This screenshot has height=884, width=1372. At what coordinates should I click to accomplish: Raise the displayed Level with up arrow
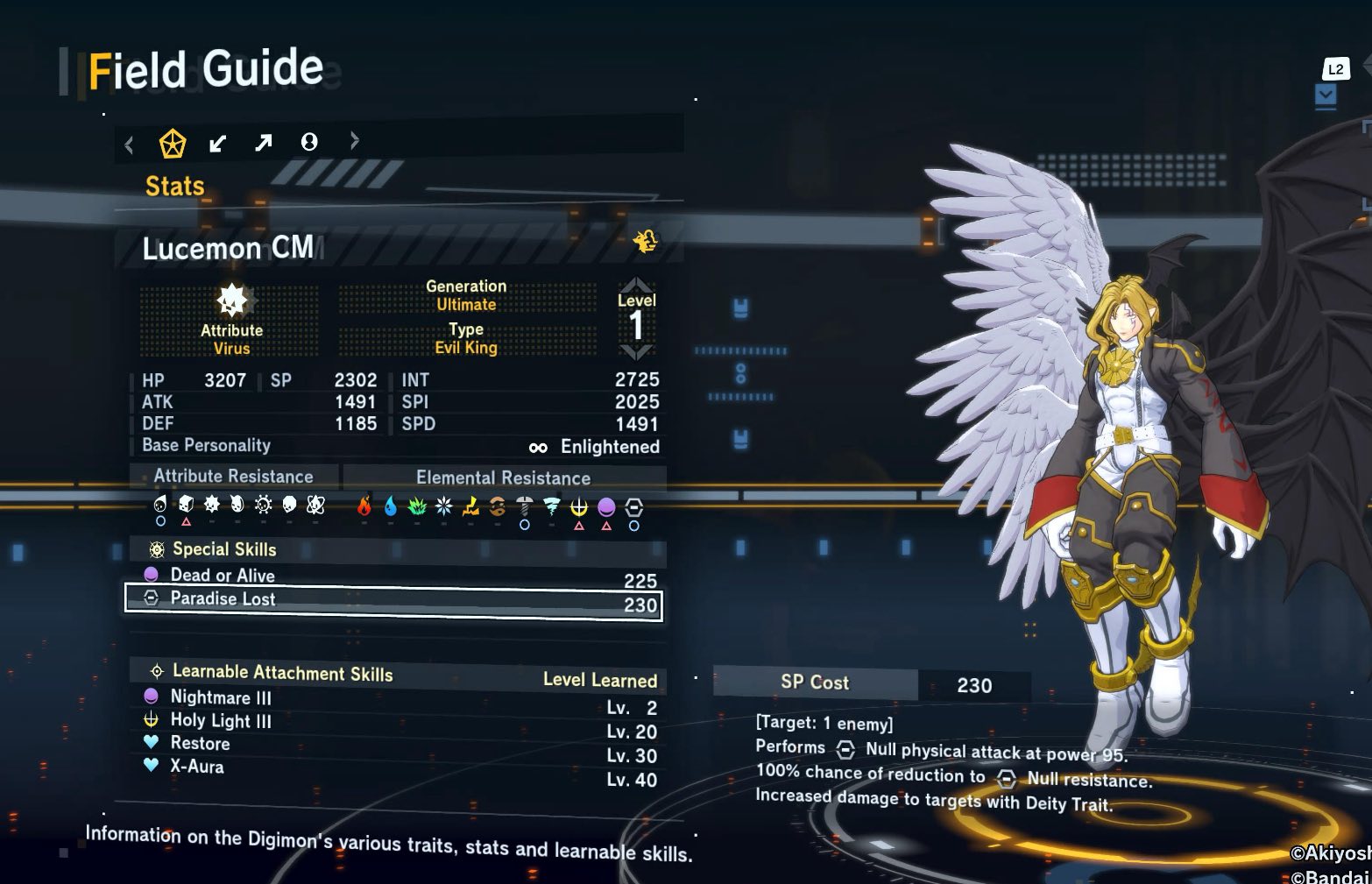point(636,285)
